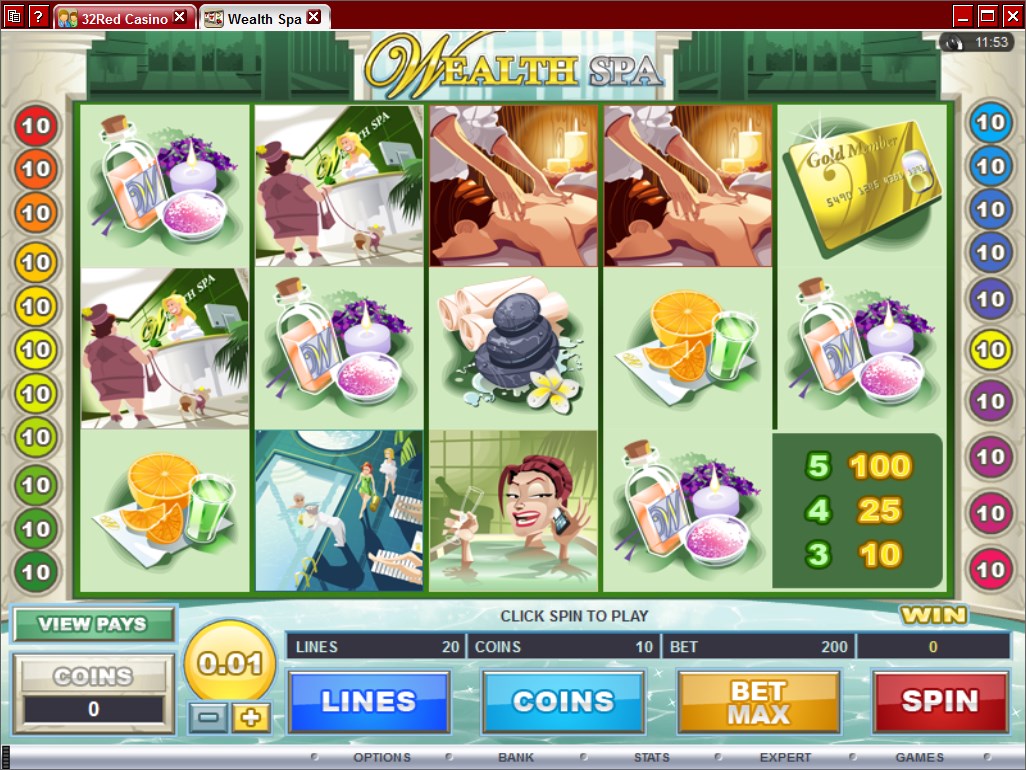Minimize the casino window
This screenshot has height=770, width=1026.
pyautogui.click(x=963, y=15)
